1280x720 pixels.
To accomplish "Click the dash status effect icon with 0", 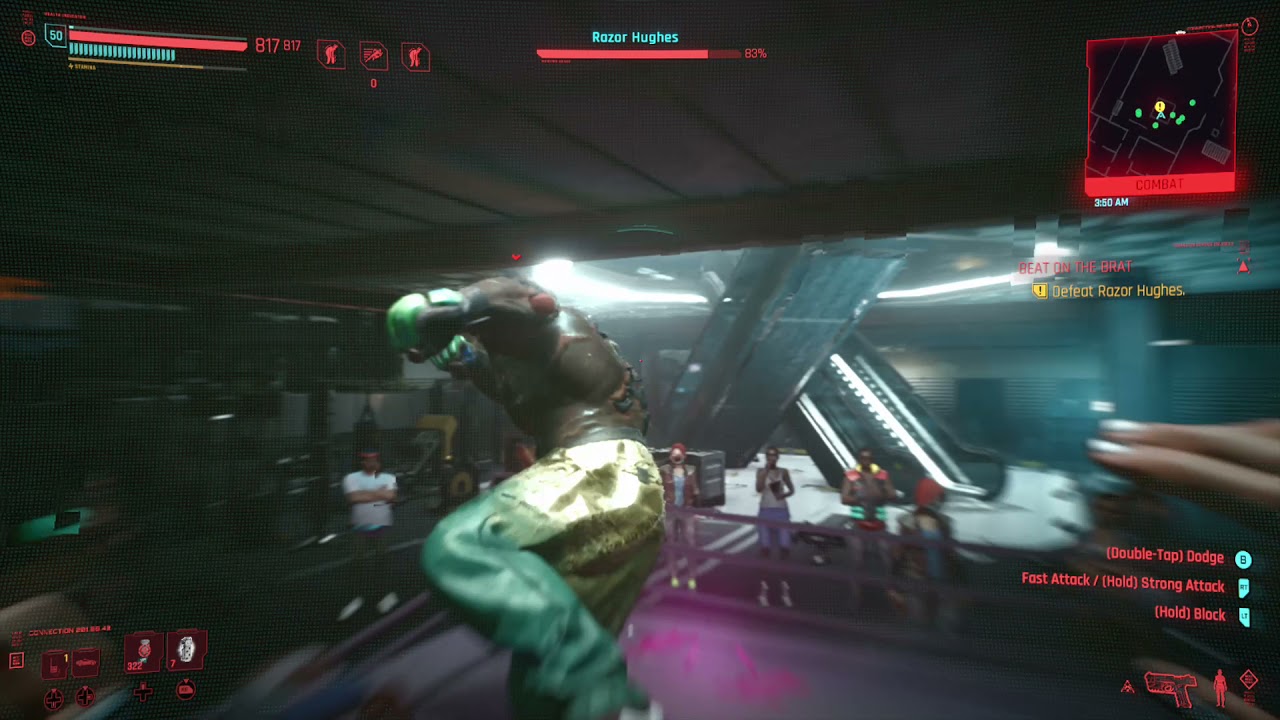I will click(x=373, y=56).
